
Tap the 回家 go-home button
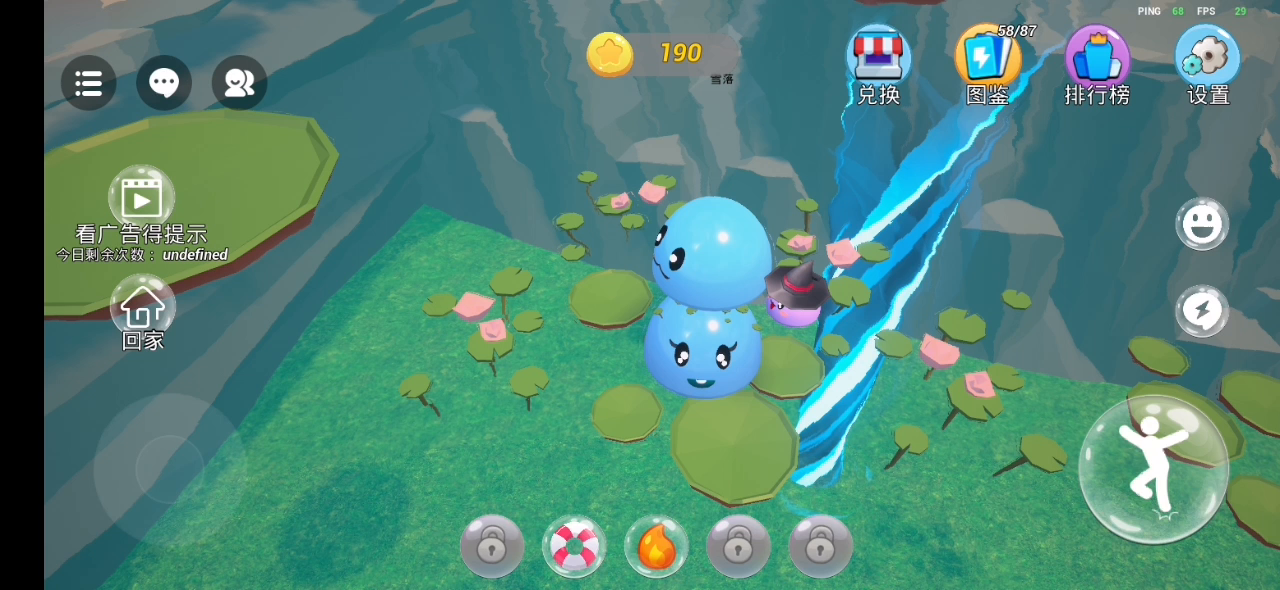[142, 305]
